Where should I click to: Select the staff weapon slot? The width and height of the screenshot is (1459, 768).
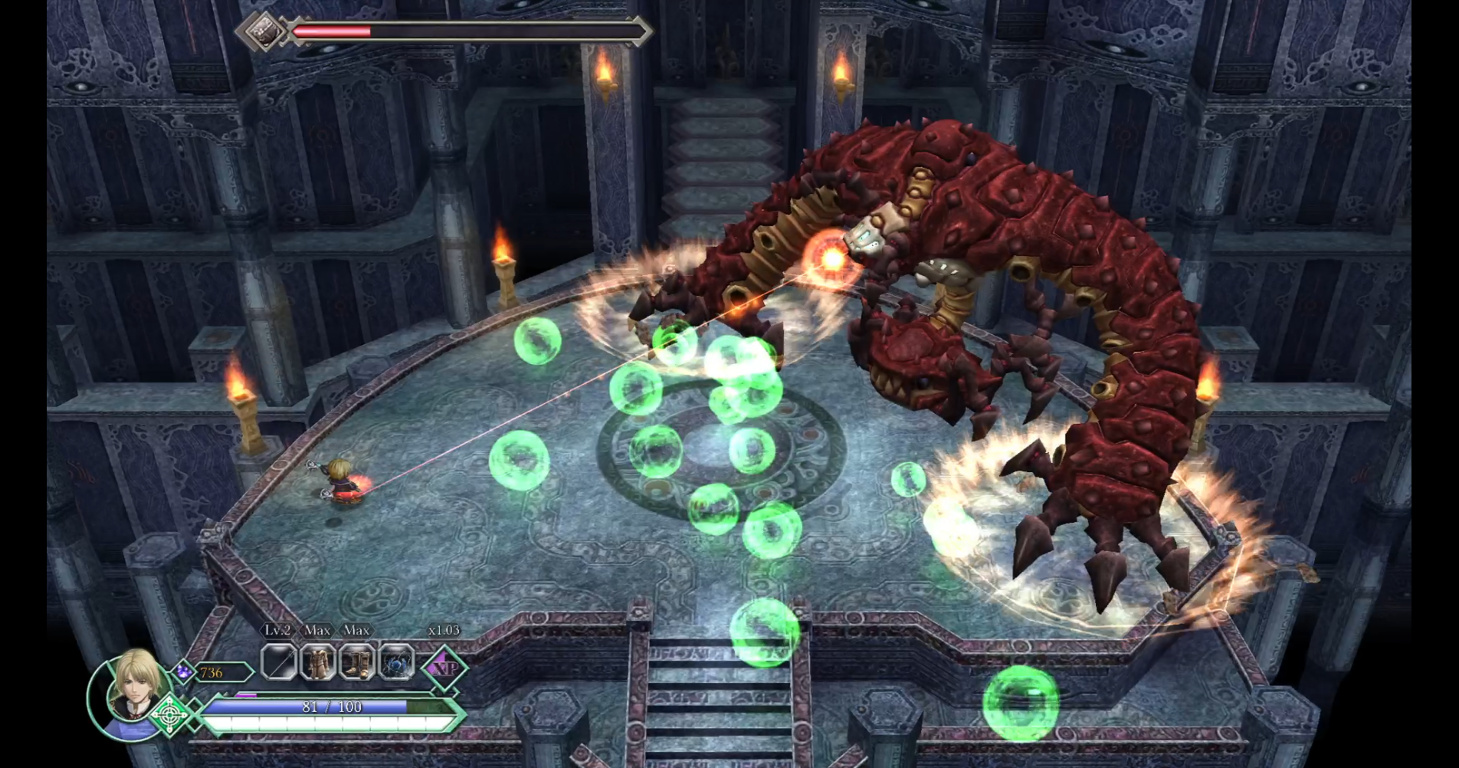tap(279, 662)
